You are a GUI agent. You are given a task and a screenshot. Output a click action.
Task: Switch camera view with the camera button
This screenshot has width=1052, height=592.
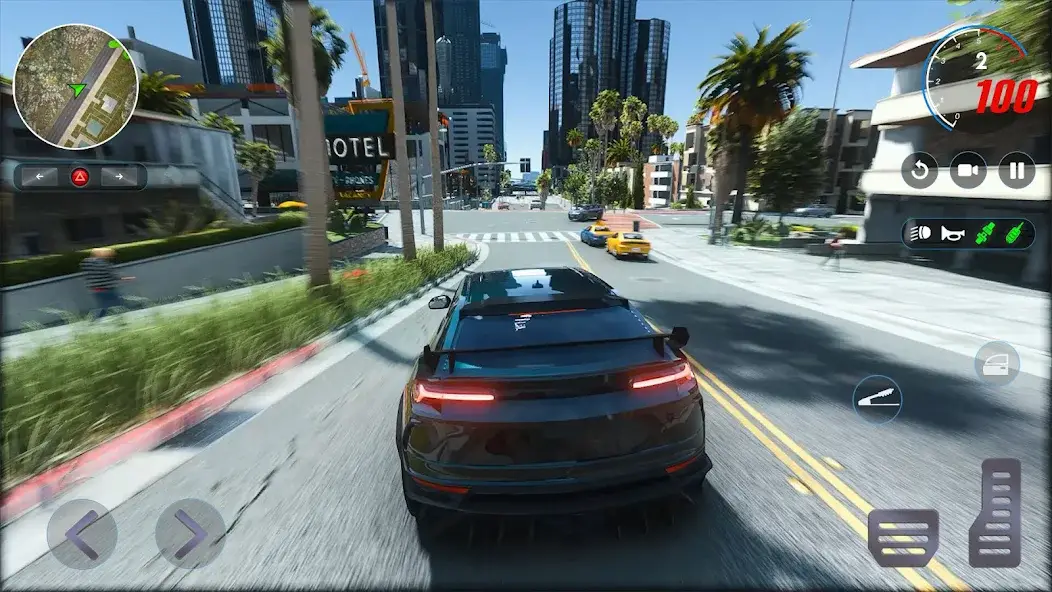[967, 170]
